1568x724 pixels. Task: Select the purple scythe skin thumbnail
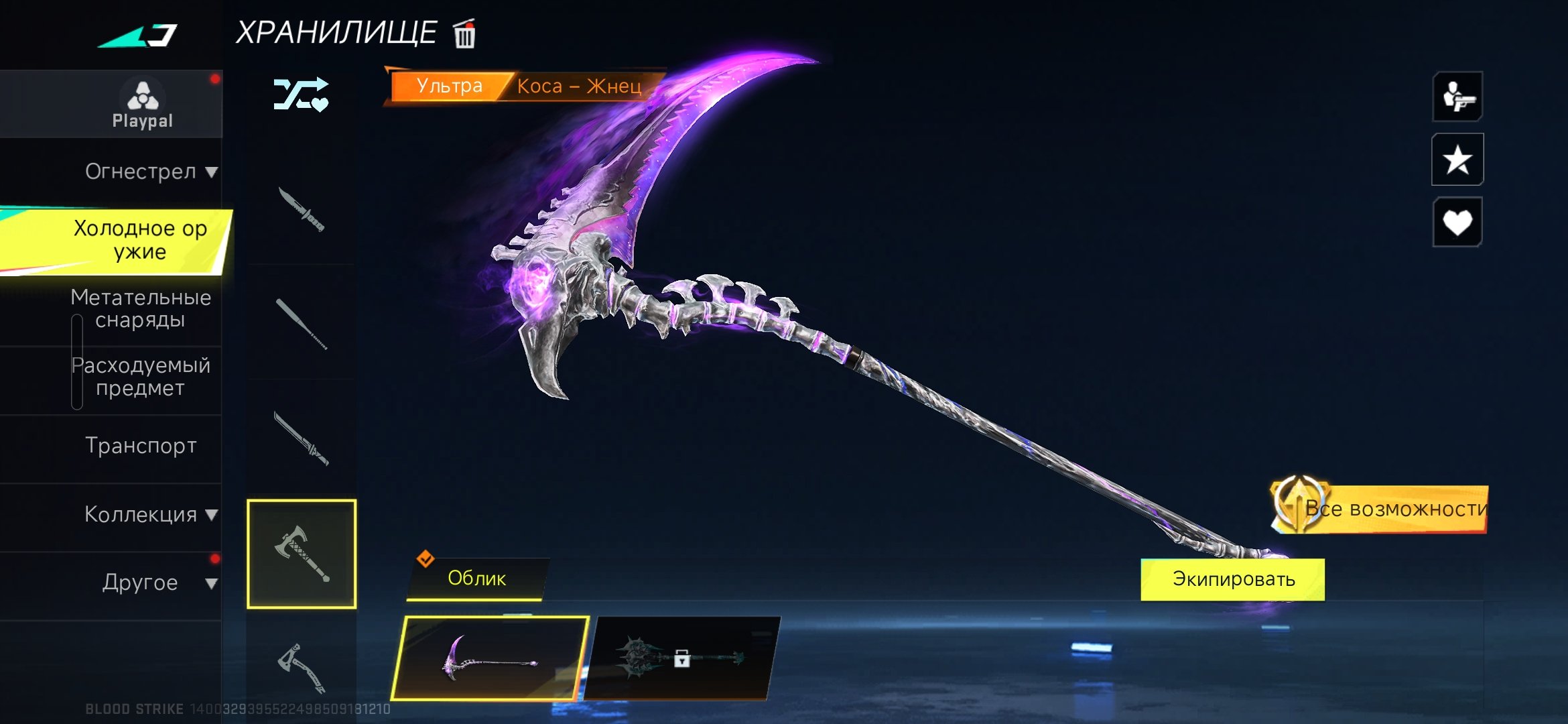coord(491,658)
